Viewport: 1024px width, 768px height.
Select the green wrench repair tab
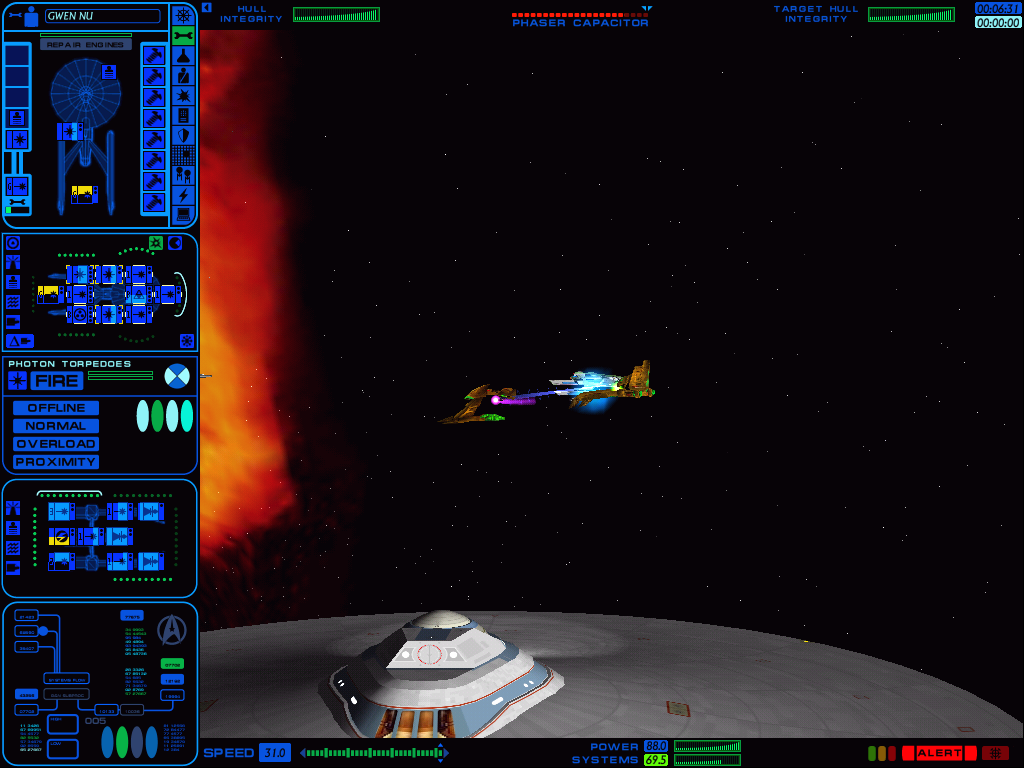pyautogui.click(x=183, y=35)
